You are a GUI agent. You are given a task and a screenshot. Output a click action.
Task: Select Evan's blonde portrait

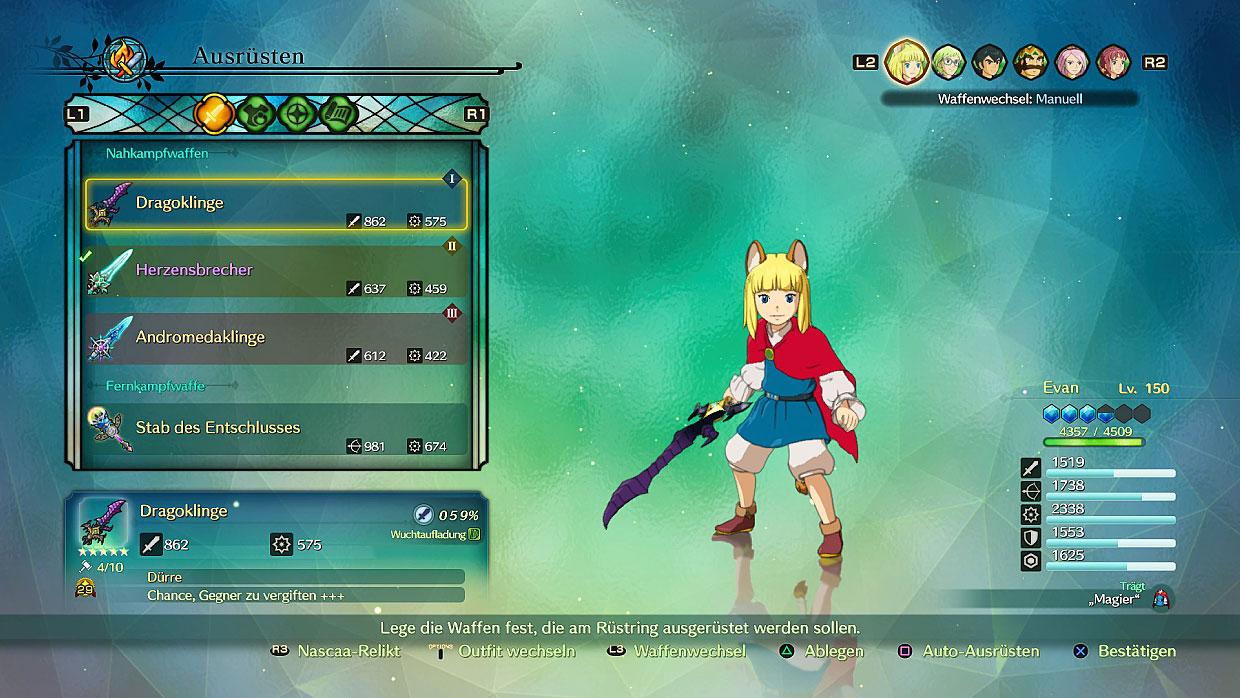[904, 61]
